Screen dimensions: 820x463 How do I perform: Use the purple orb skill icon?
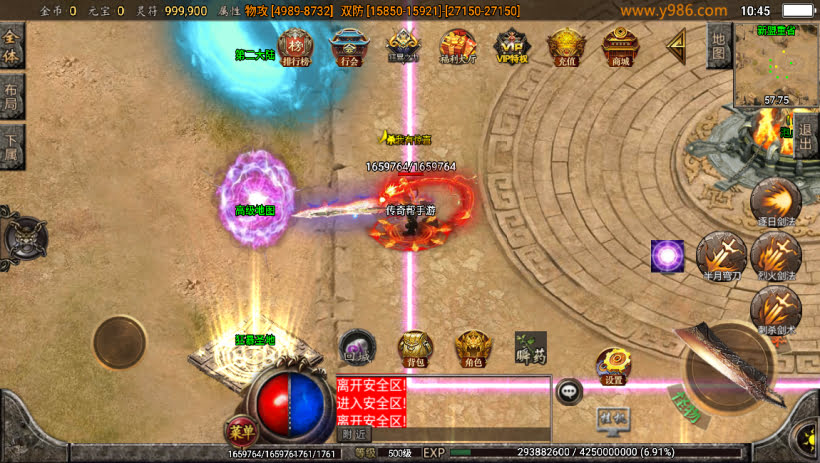[667, 255]
